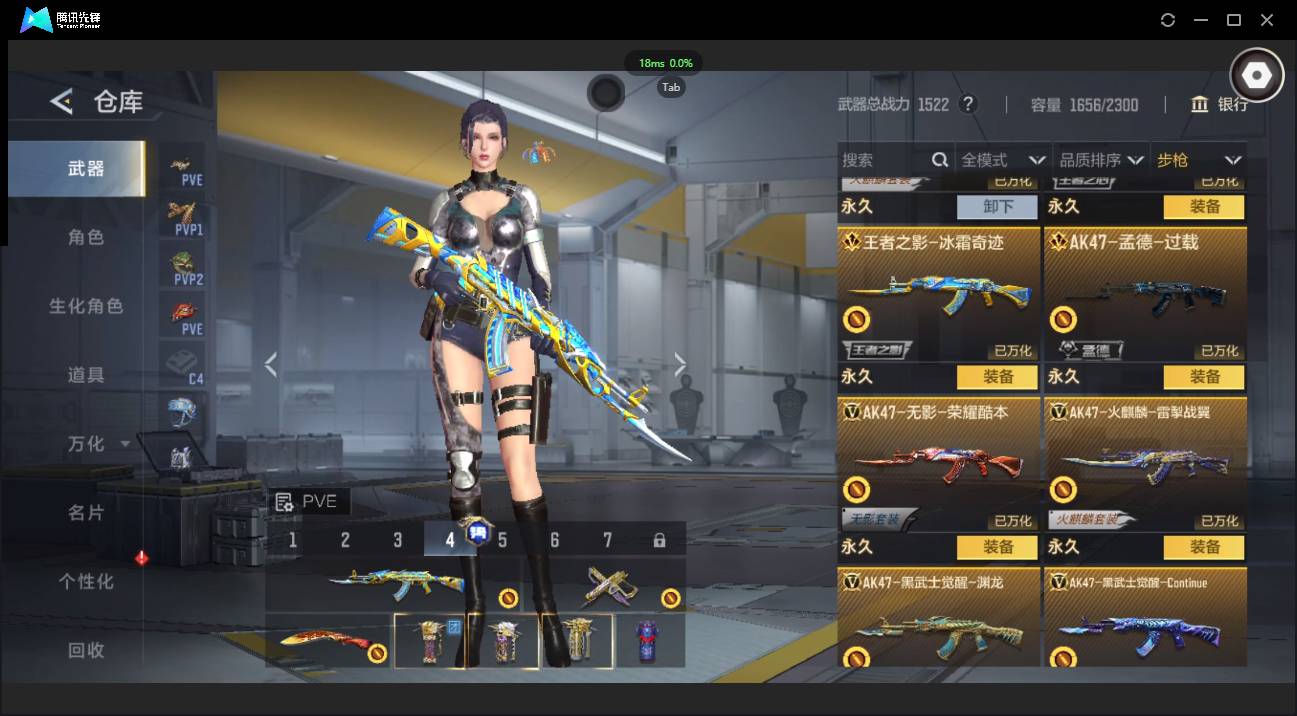Open the 名片 section
Image resolution: width=1297 pixels, height=716 pixels.
tap(86, 512)
